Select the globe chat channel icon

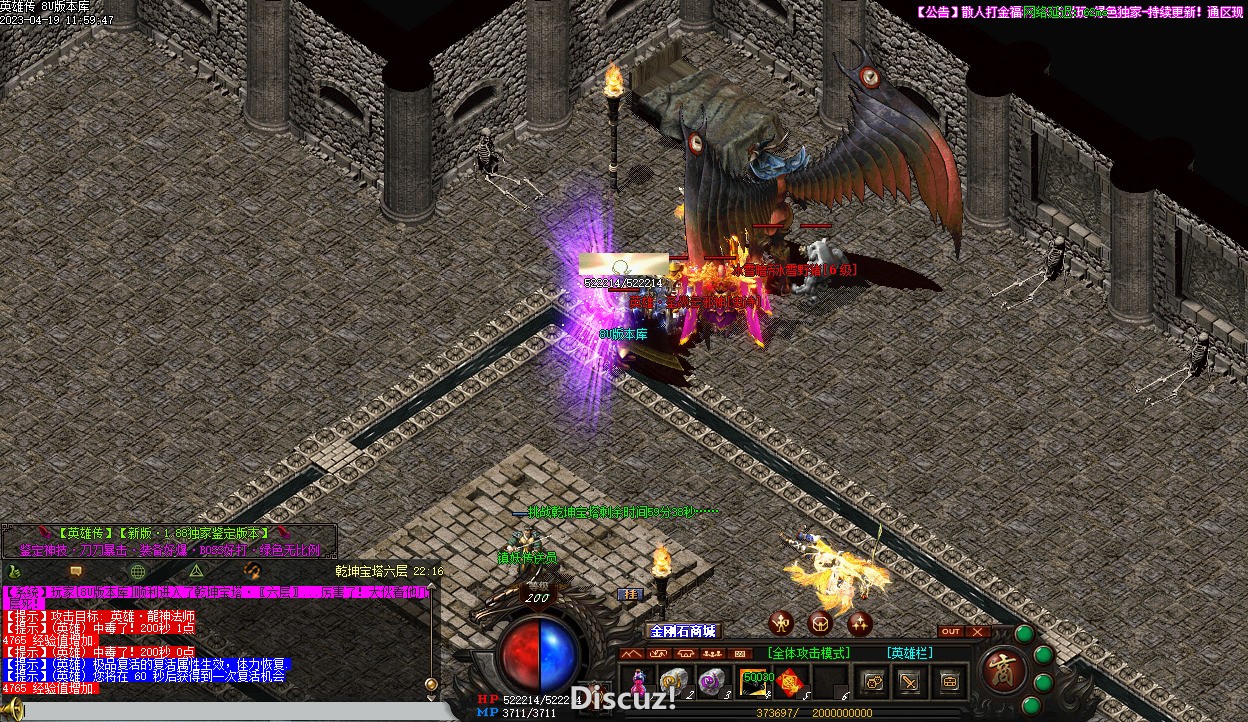pyautogui.click(x=138, y=571)
